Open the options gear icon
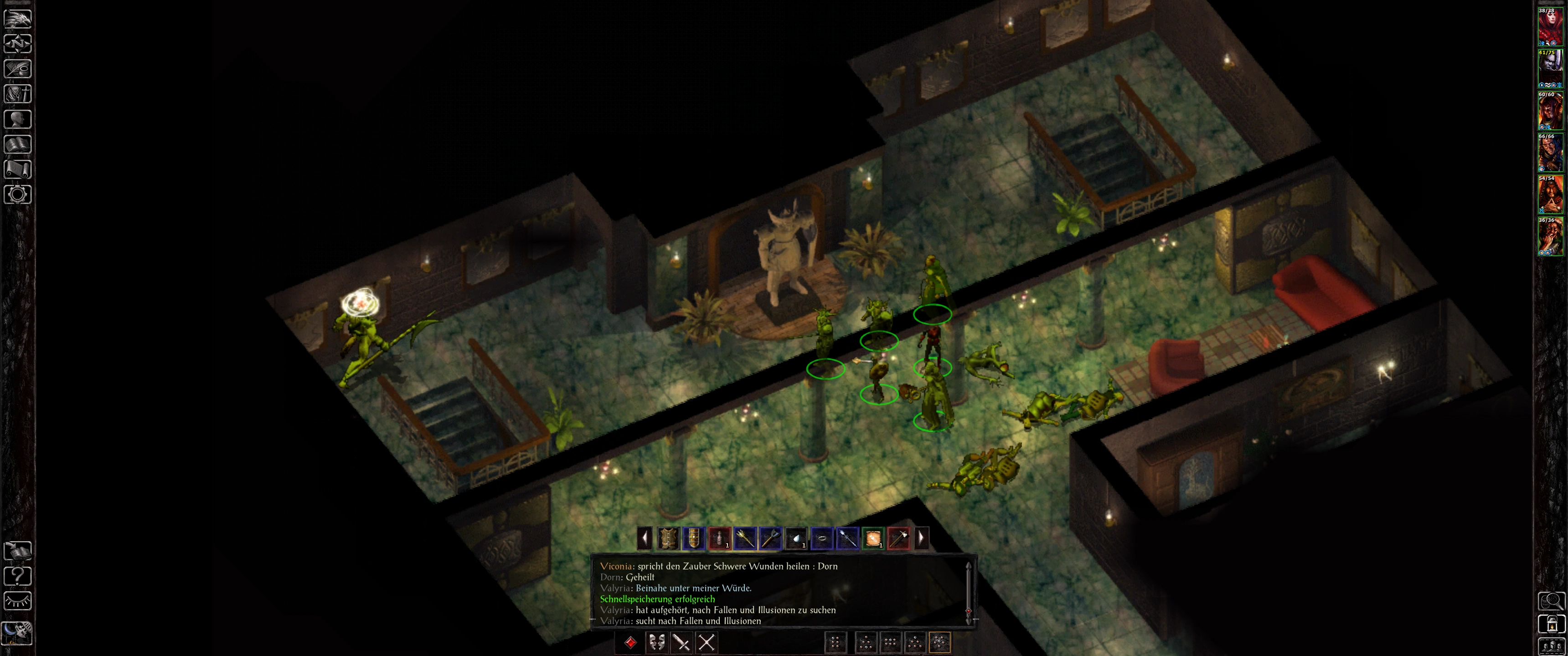 click(x=18, y=195)
